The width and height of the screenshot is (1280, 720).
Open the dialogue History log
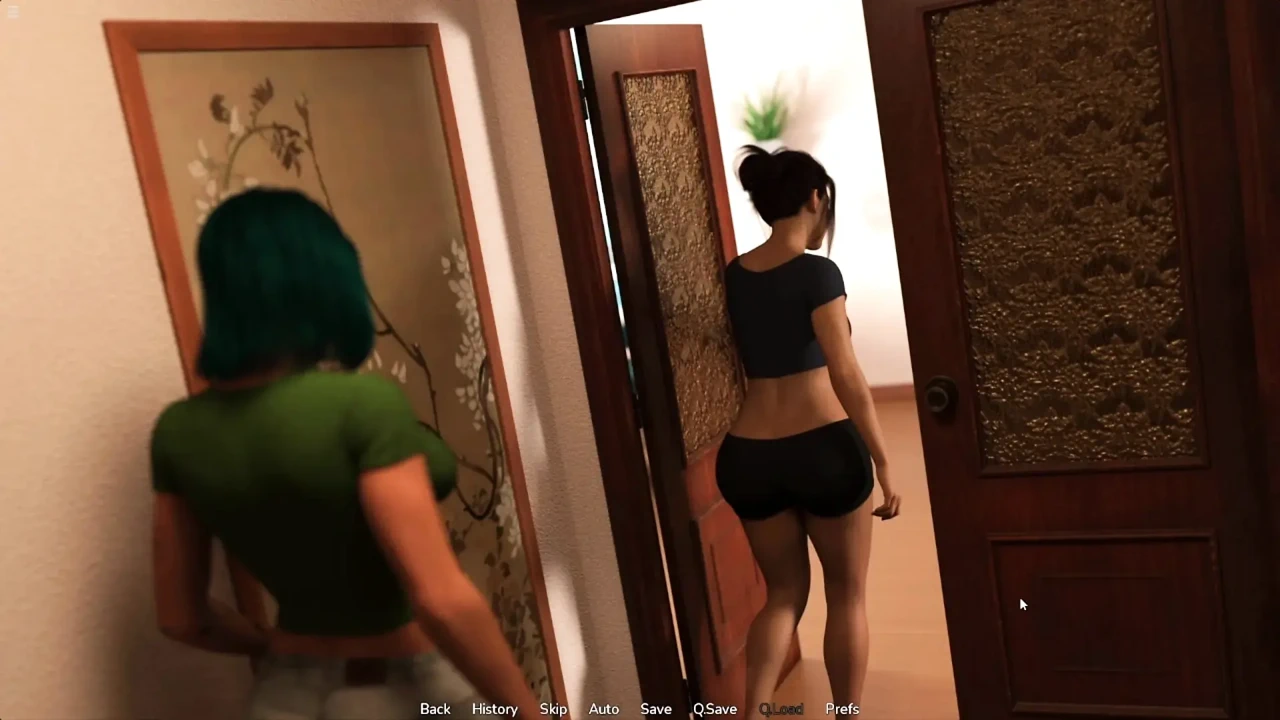coord(494,708)
